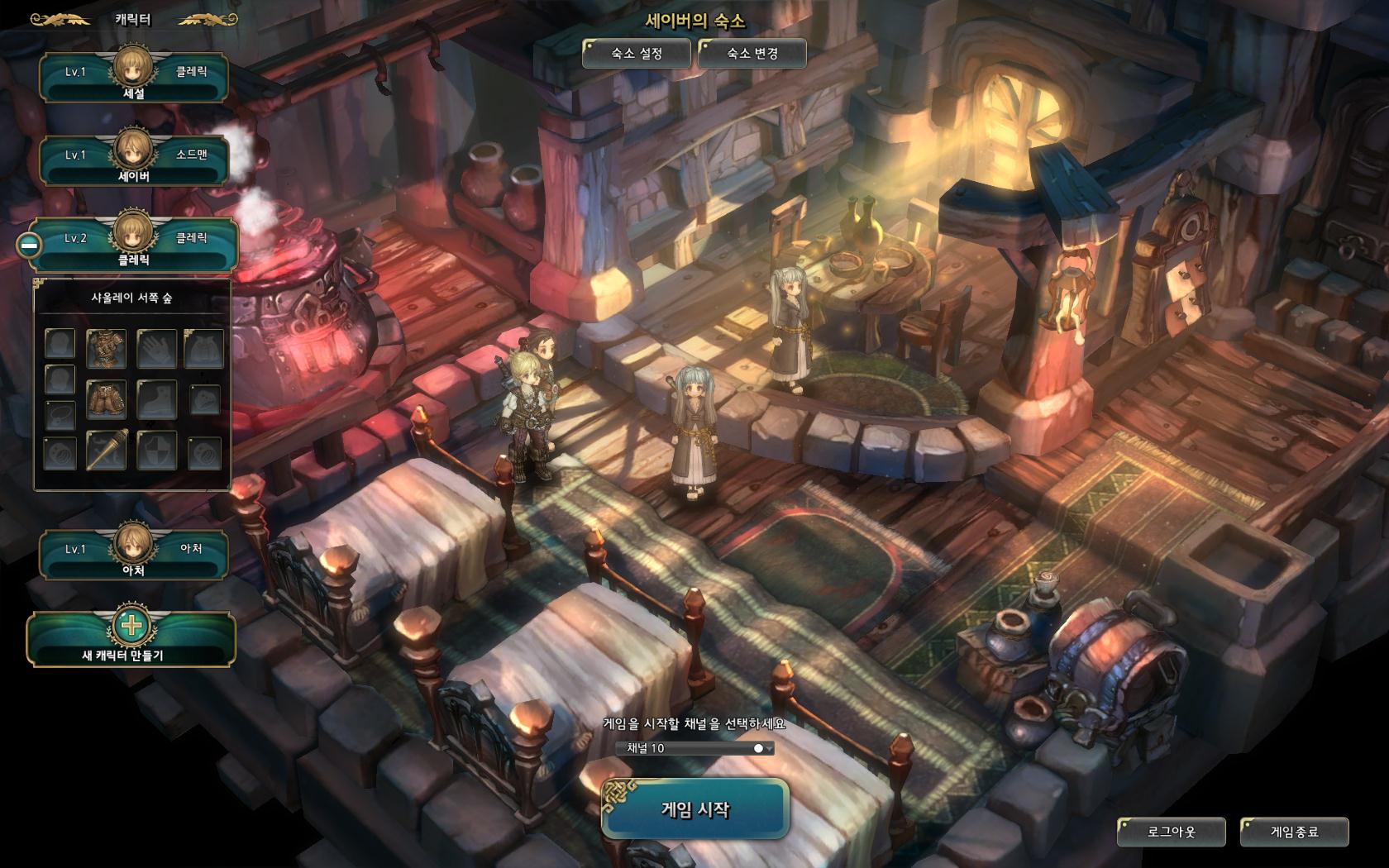Create a new character (새 캐릭터 만들기)
Viewport: 1389px width, 868px height.
pos(131,639)
